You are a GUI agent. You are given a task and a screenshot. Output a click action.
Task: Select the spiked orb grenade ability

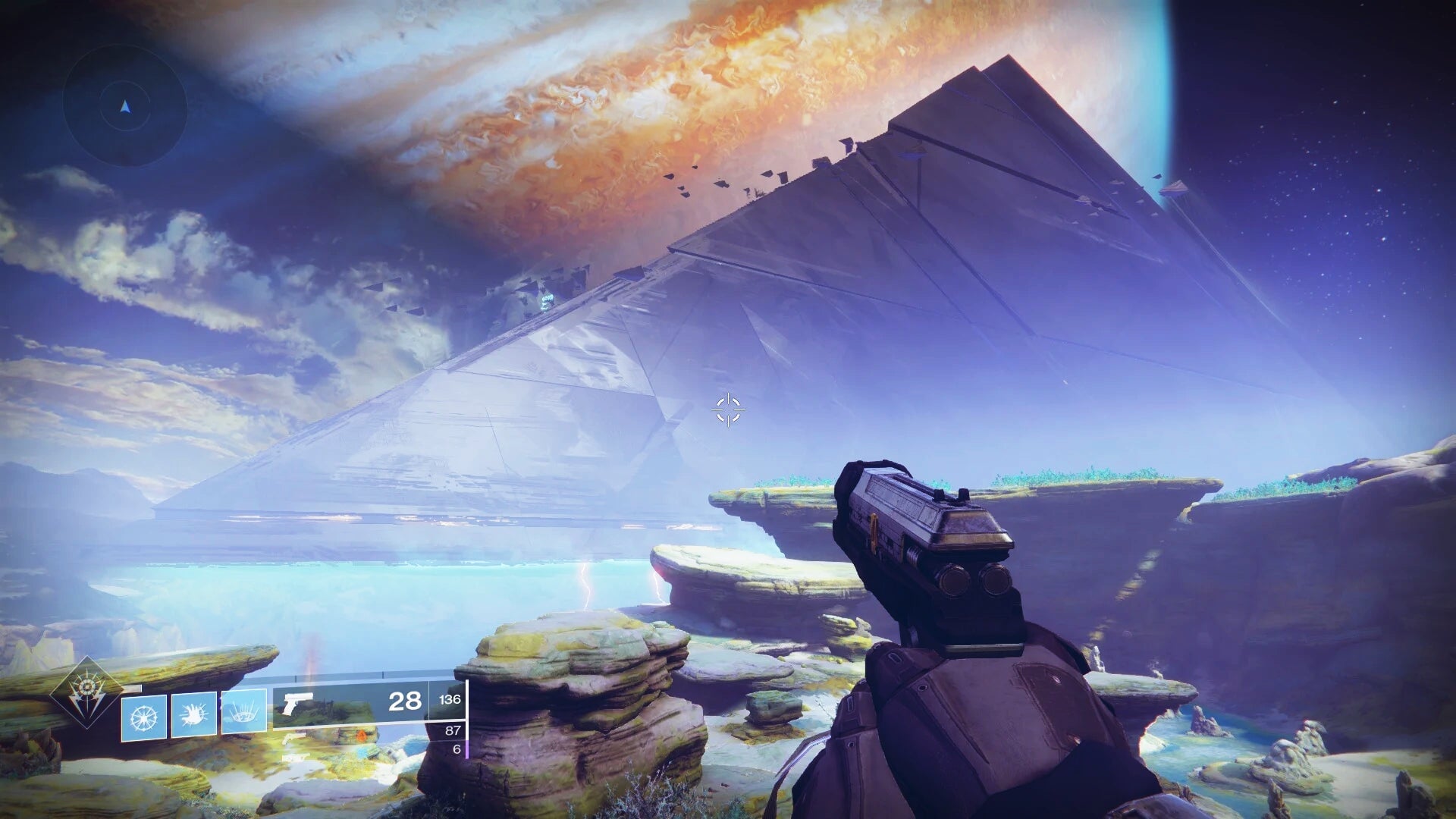[144, 717]
